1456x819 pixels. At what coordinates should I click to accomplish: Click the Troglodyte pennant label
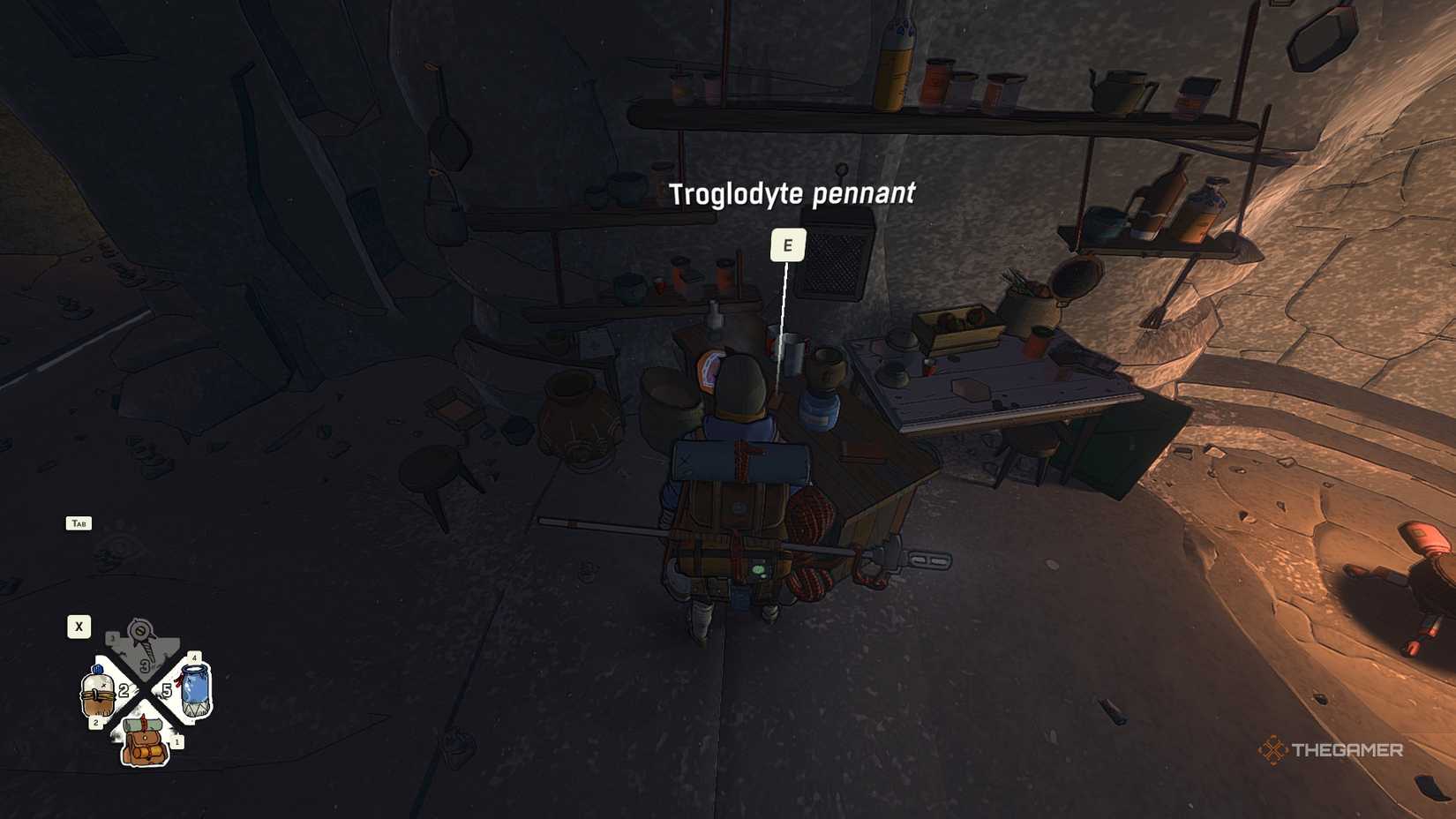794,193
